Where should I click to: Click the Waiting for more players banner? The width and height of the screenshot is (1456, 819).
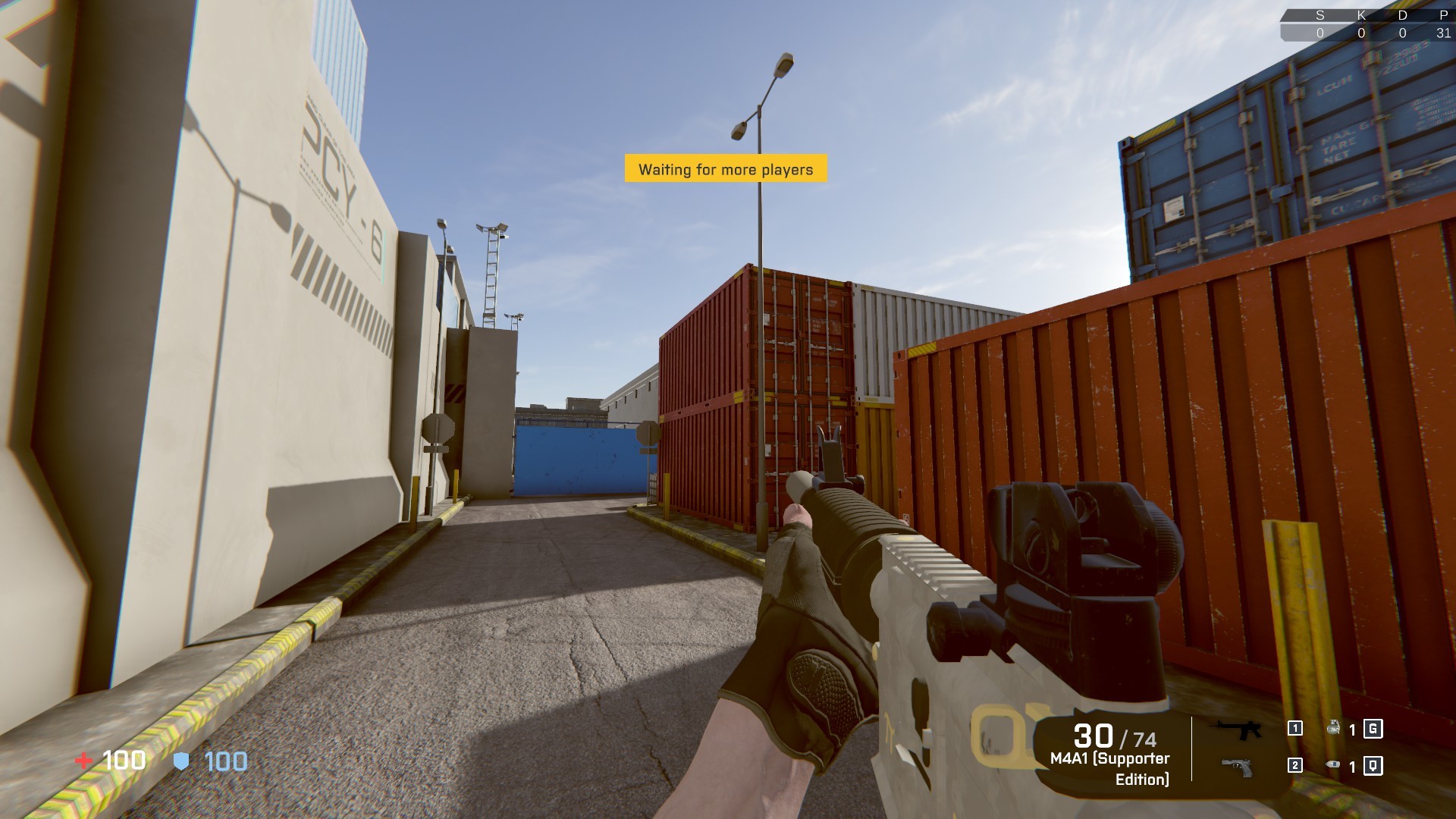[x=725, y=170]
